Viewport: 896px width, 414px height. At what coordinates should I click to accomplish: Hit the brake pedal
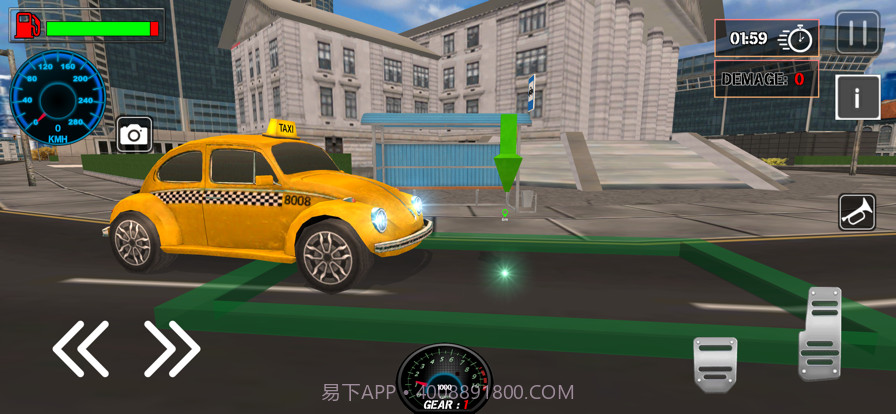click(x=715, y=363)
